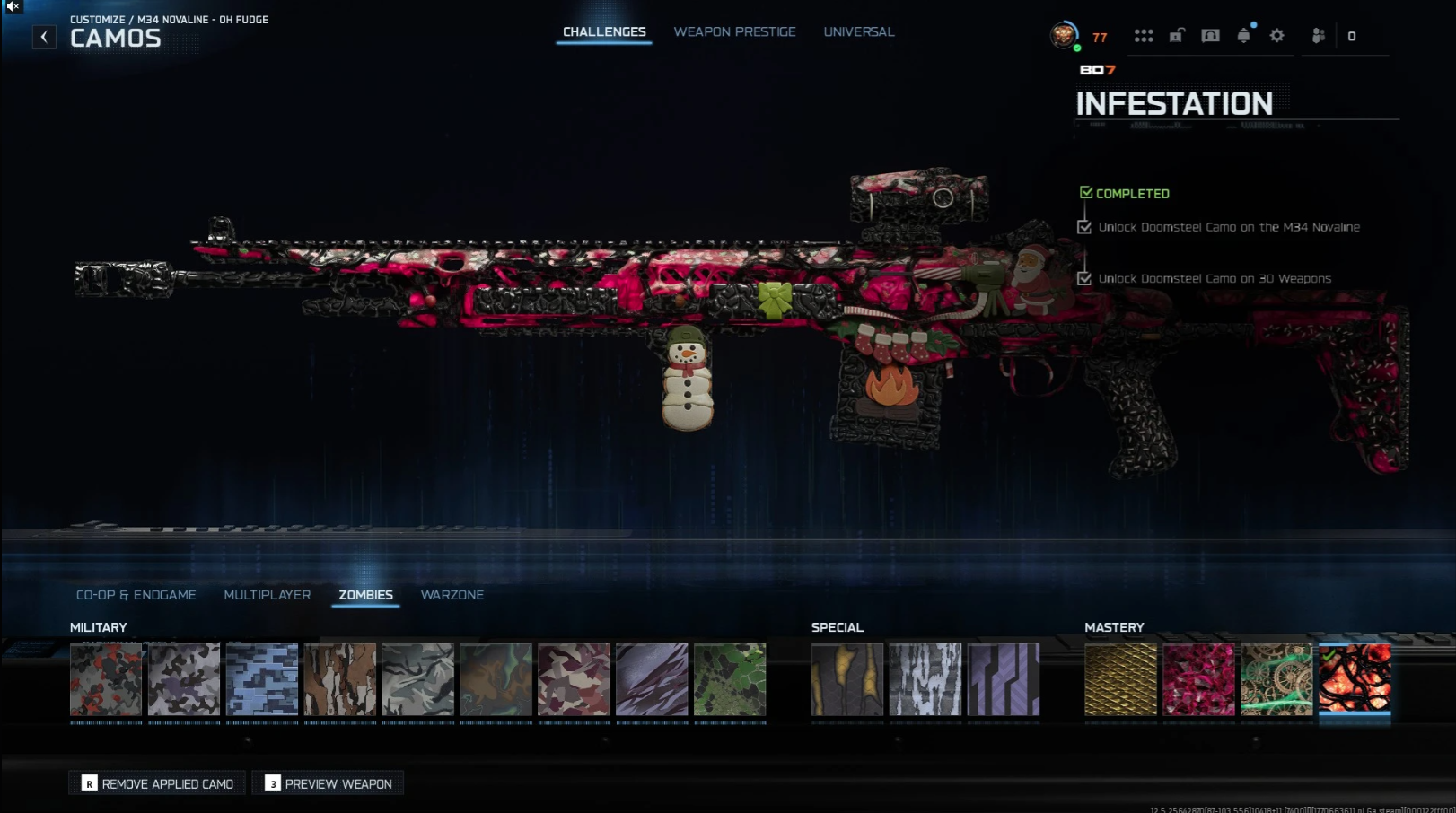Select the Challenges tab
This screenshot has width=1456, height=813.
pos(604,32)
